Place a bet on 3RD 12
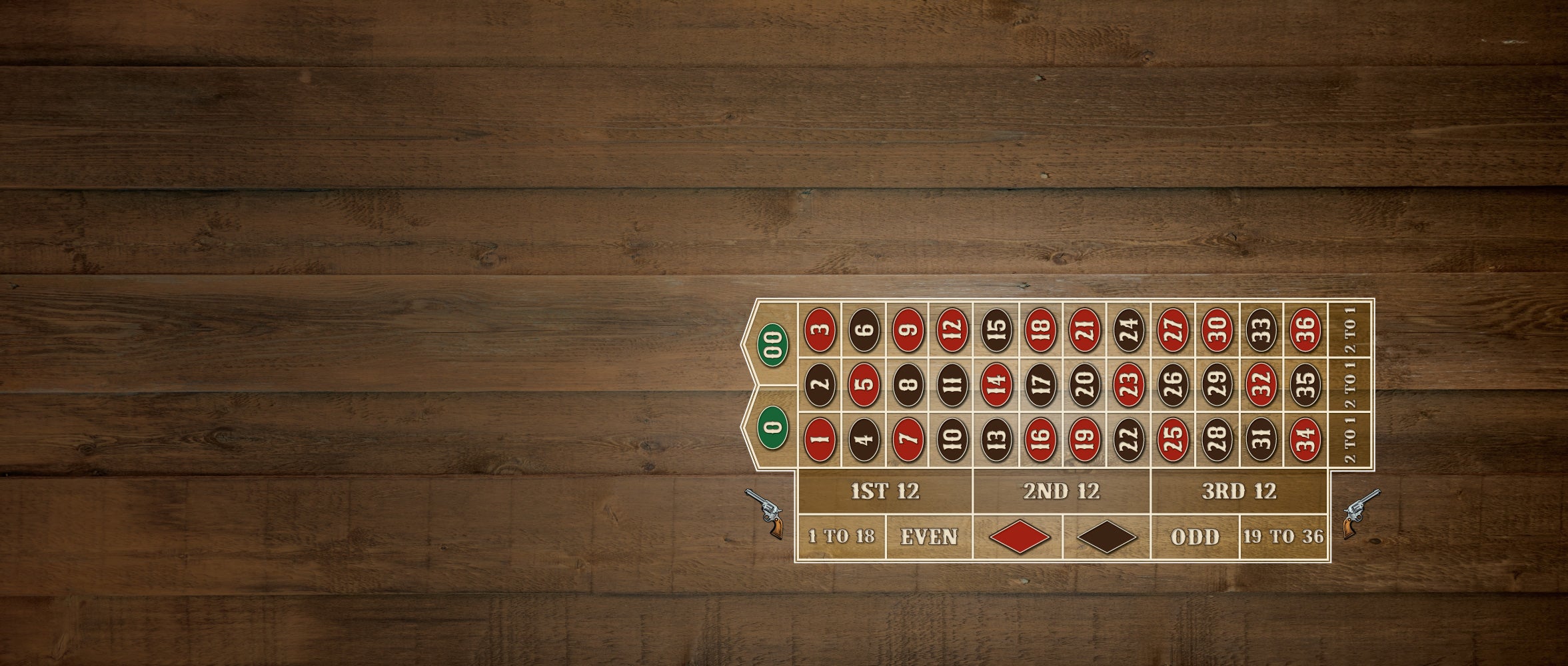1568x666 pixels. click(1239, 492)
